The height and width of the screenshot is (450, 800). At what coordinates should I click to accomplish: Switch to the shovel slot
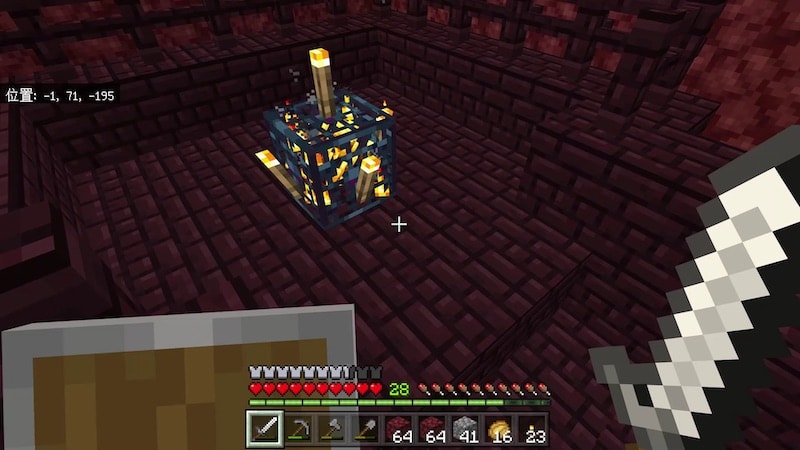pyautogui.click(x=365, y=430)
